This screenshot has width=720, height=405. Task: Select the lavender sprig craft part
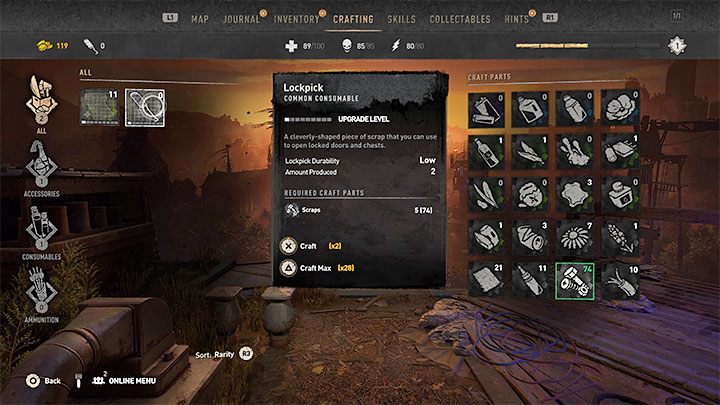click(x=618, y=237)
